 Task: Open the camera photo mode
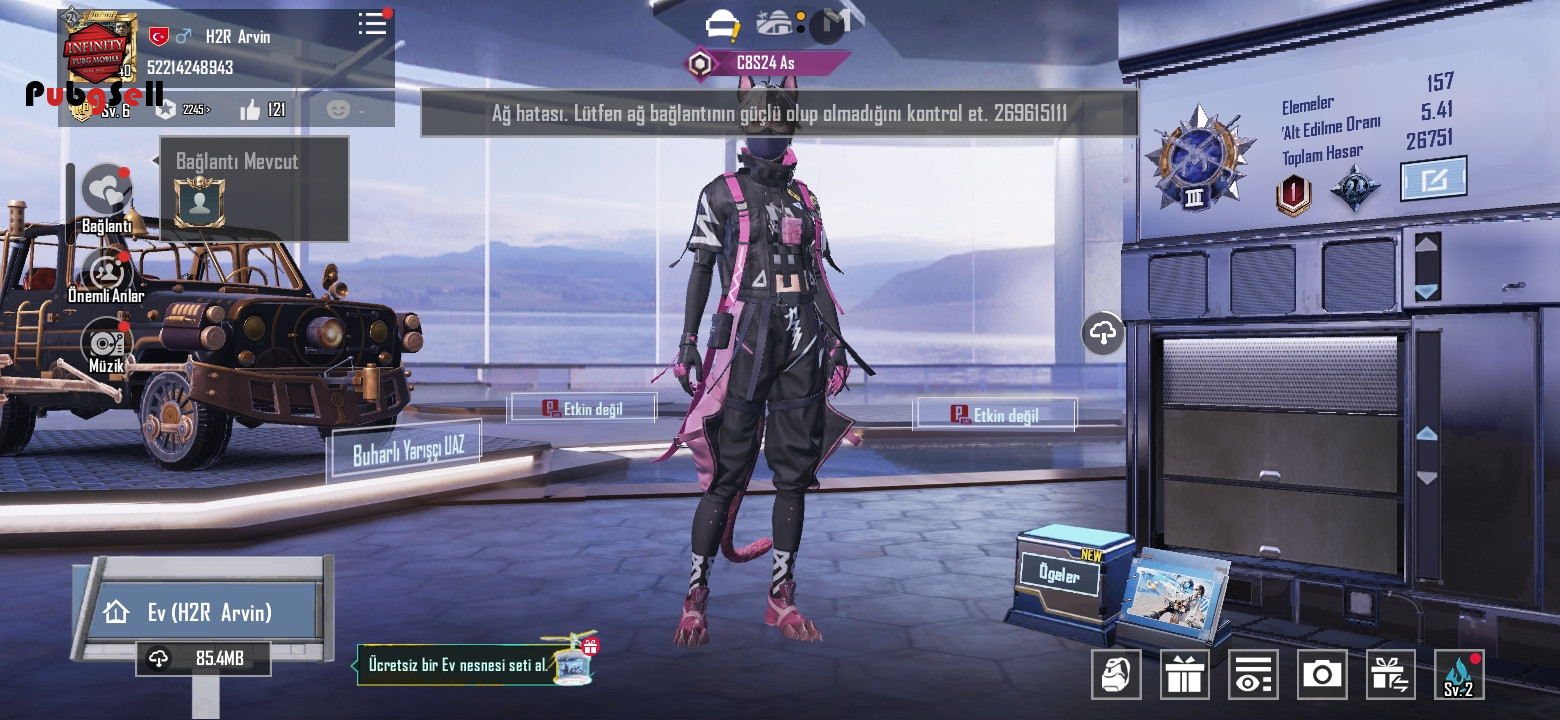[x=1322, y=675]
